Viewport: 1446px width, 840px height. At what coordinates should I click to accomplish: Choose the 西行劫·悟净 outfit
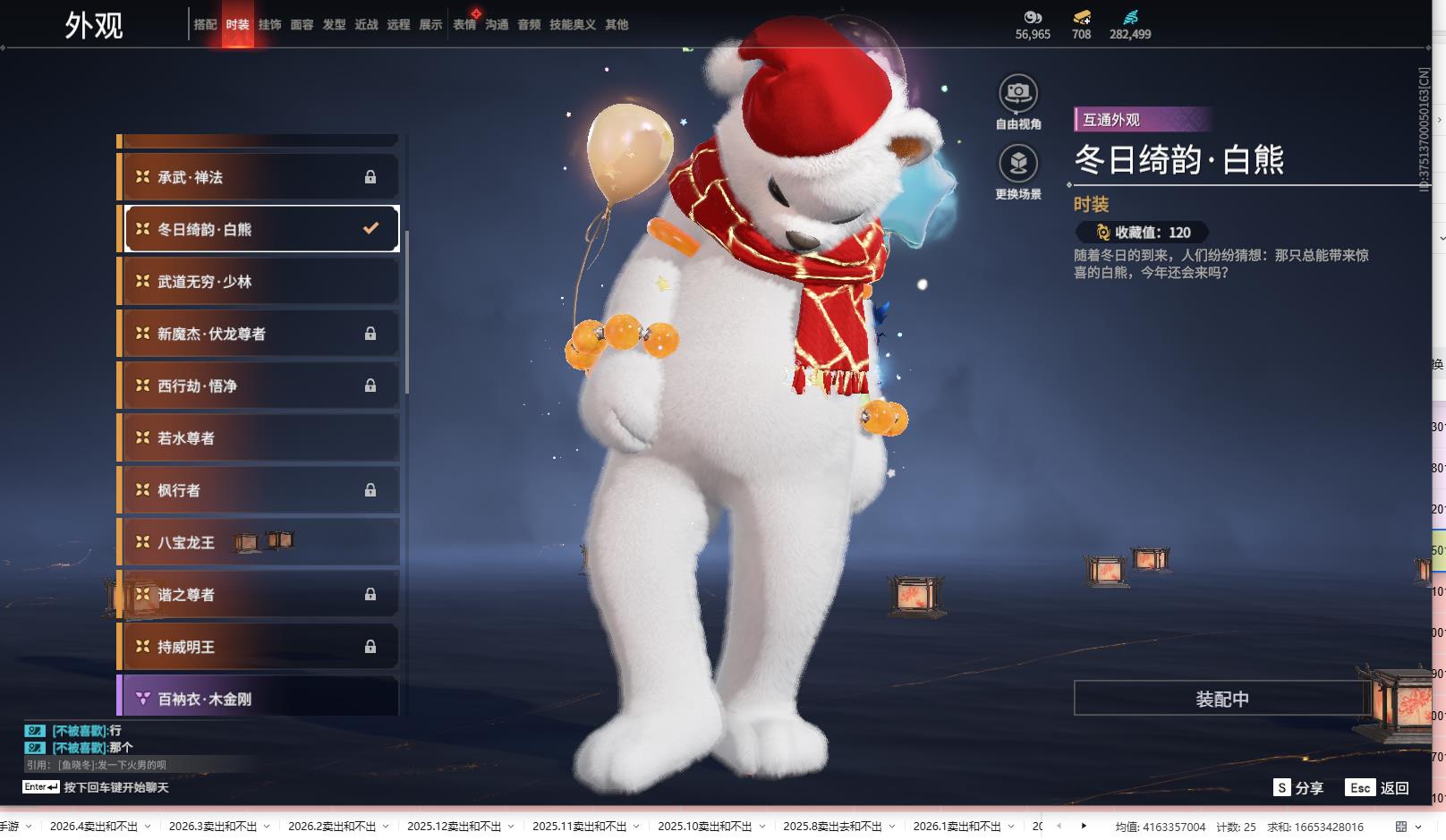(259, 386)
